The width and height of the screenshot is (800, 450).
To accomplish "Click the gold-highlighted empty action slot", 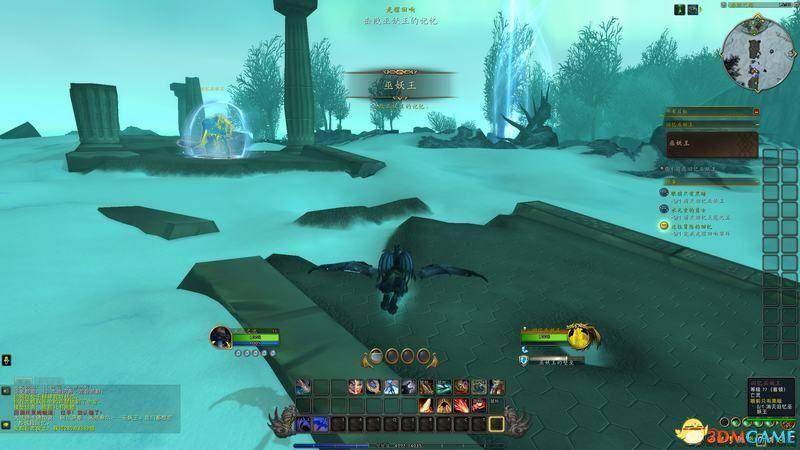I will tap(496, 425).
